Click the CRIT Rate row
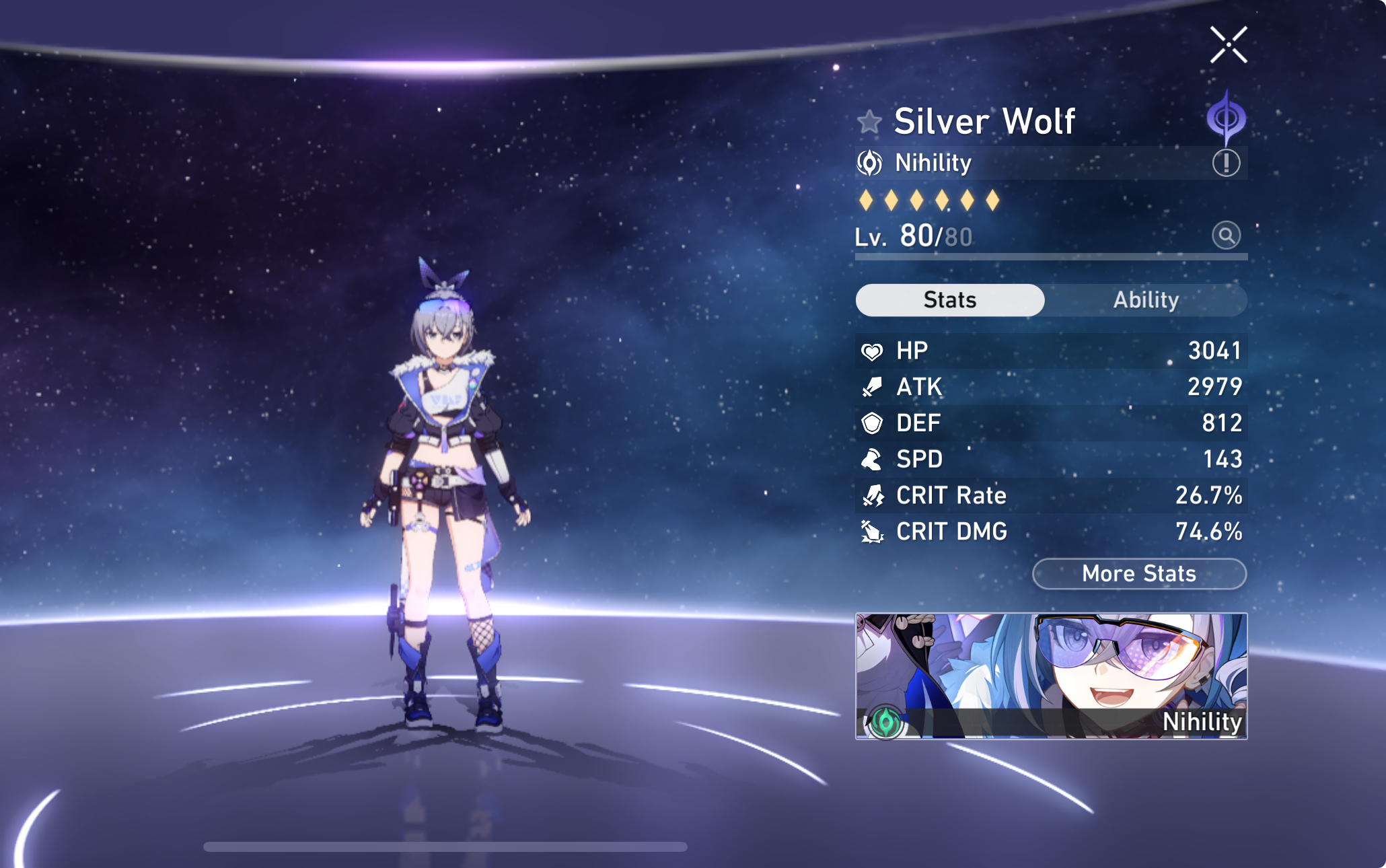This screenshot has height=868, width=1386. (x=1050, y=495)
